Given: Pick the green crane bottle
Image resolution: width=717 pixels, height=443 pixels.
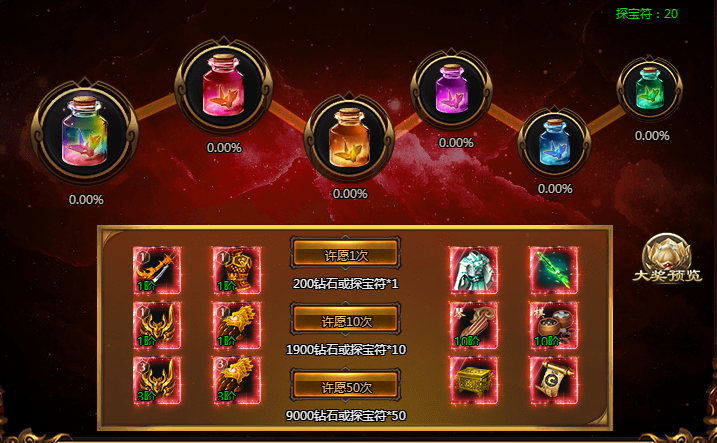Looking at the screenshot, I should [650, 89].
